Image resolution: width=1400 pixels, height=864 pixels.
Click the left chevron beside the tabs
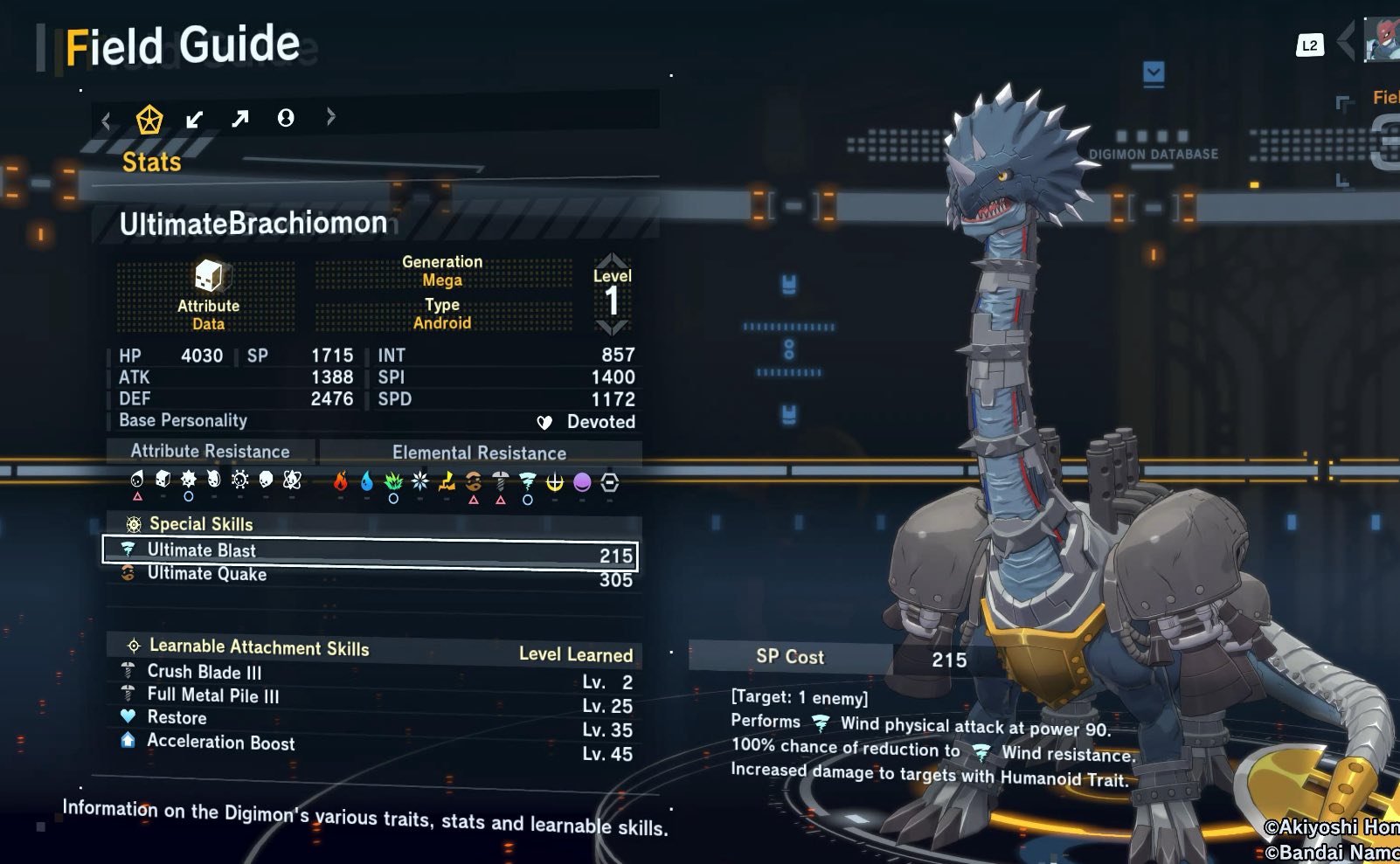click(107, 121)
